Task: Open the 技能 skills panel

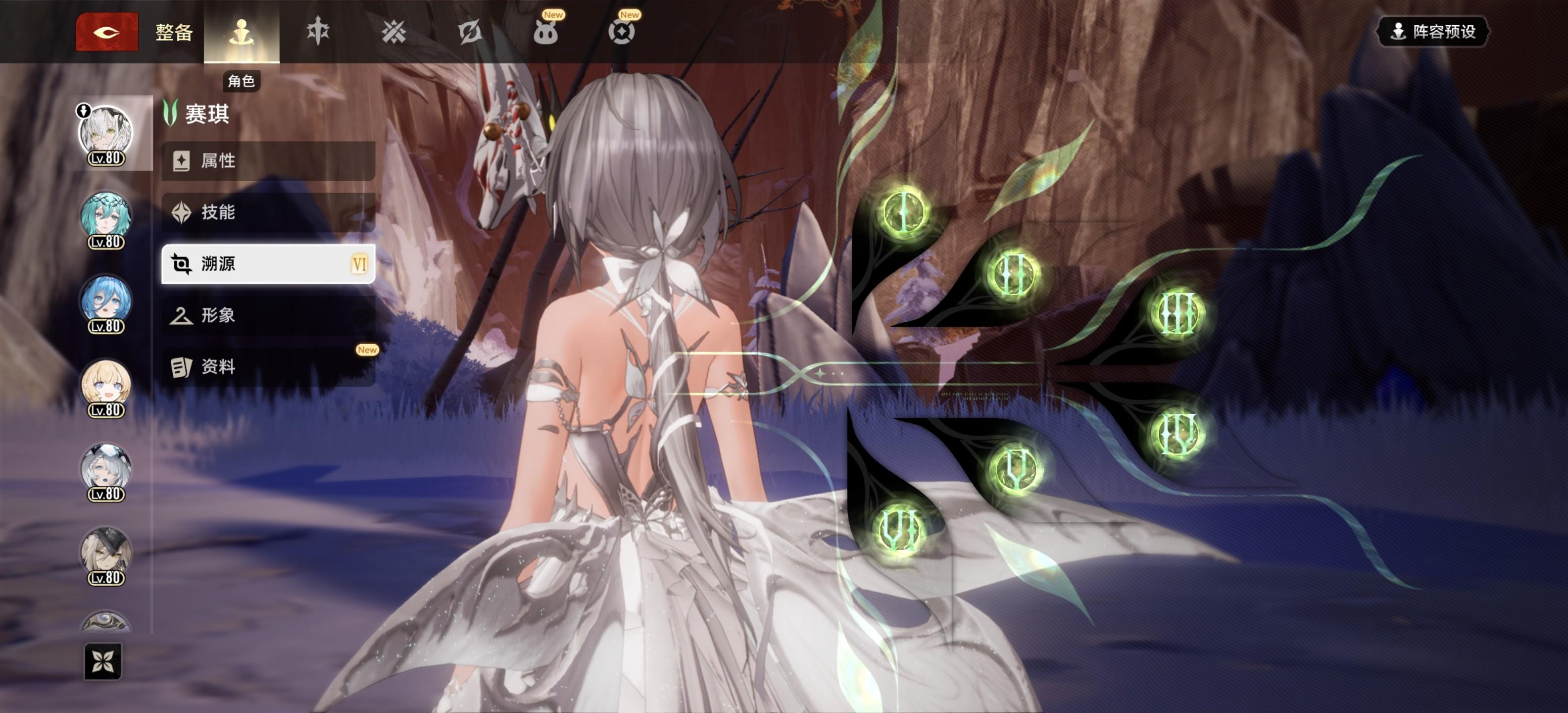Action: (268, 212)
